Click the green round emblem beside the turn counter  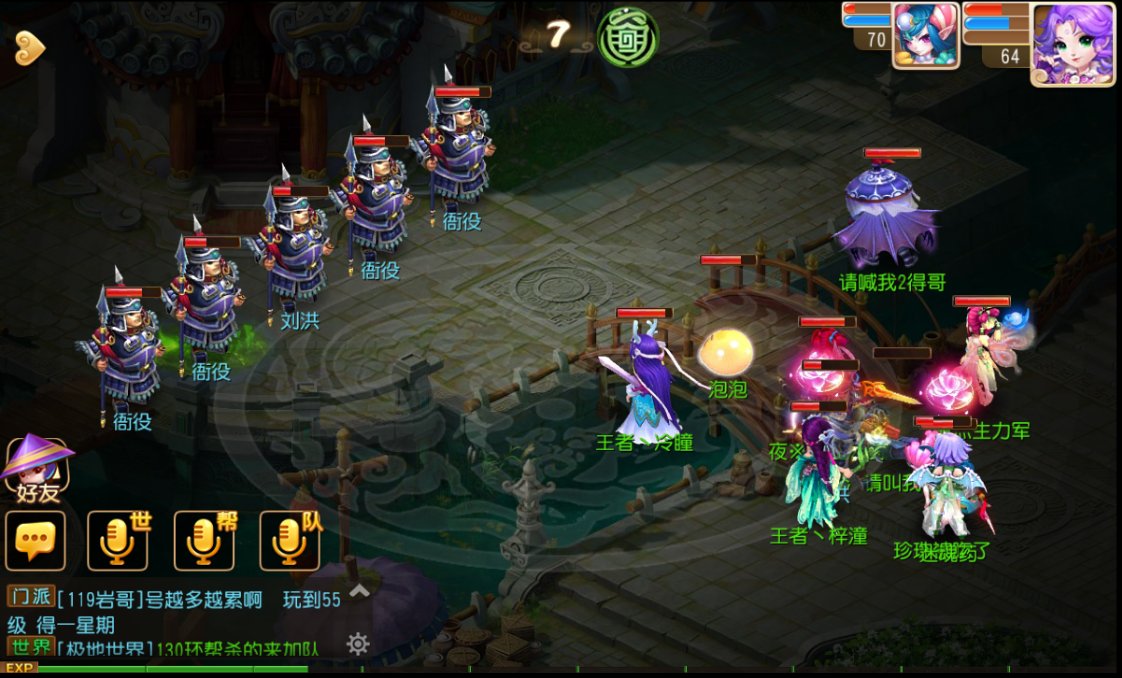point(627,37)
